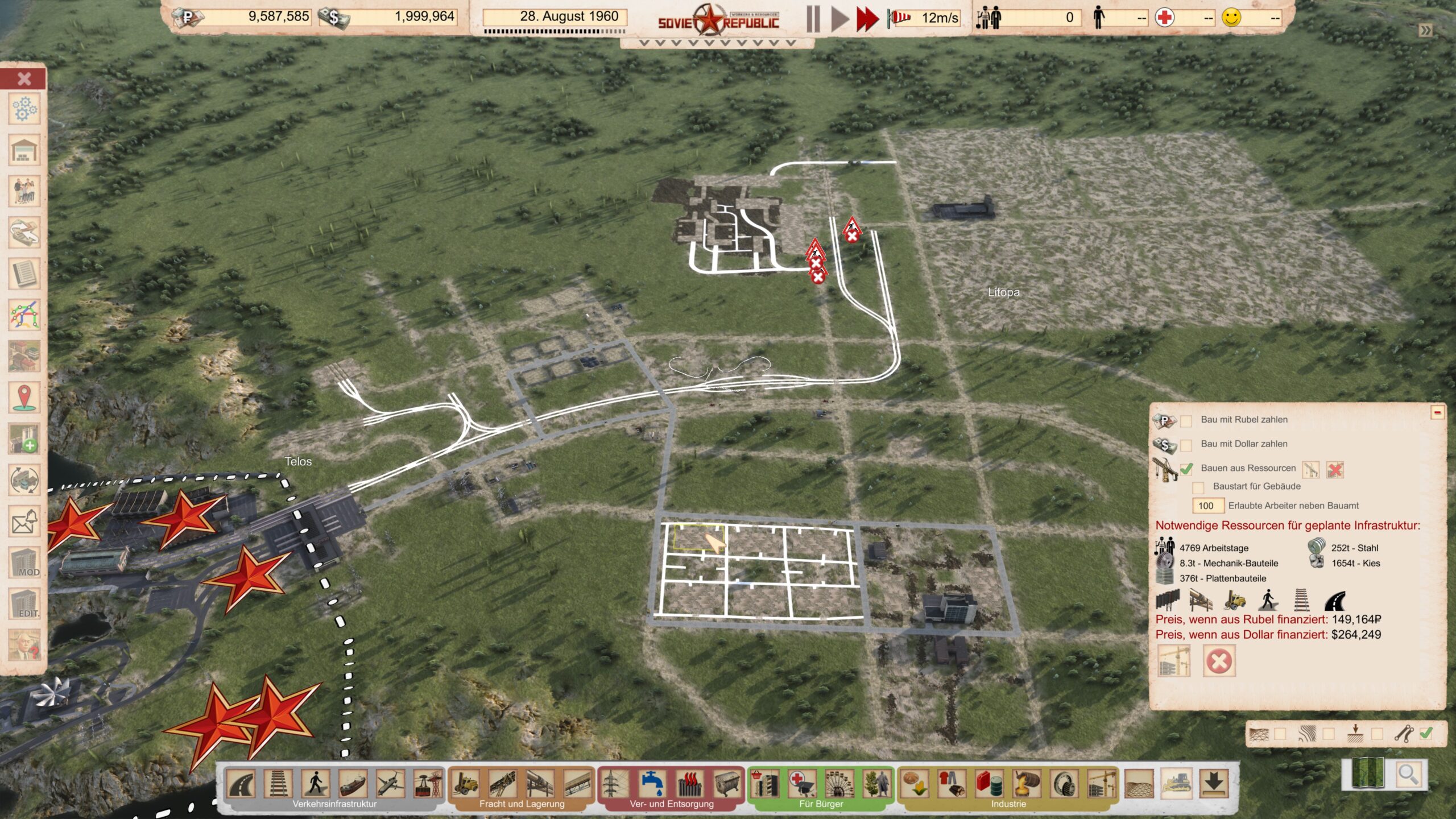Viewport: 1456px width, 819px height.
Task: Click the red map pin marker icon
Action: pyautogui.click(x=24, y=397)
